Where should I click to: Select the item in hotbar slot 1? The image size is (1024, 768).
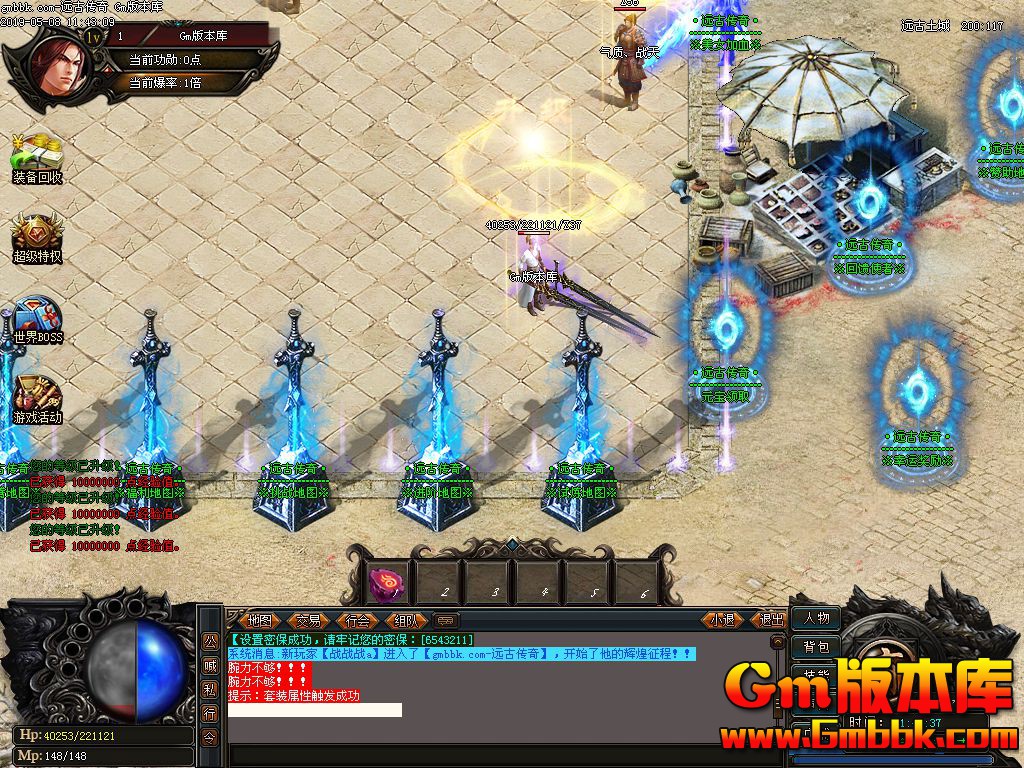[387, 582]
